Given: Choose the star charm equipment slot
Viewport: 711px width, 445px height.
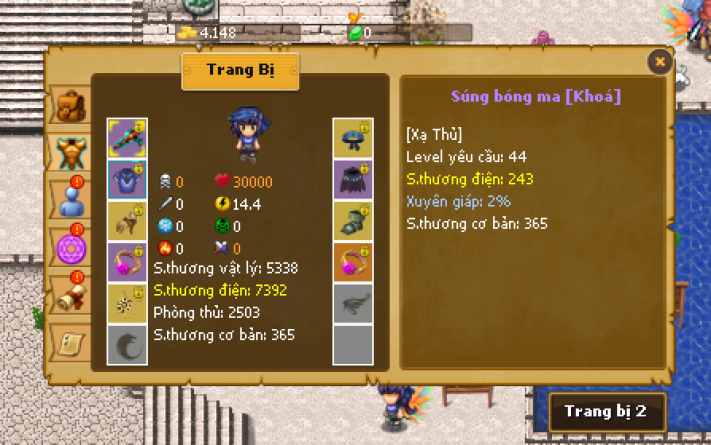Looking at the screenshot, I should (x=127, y=303).
